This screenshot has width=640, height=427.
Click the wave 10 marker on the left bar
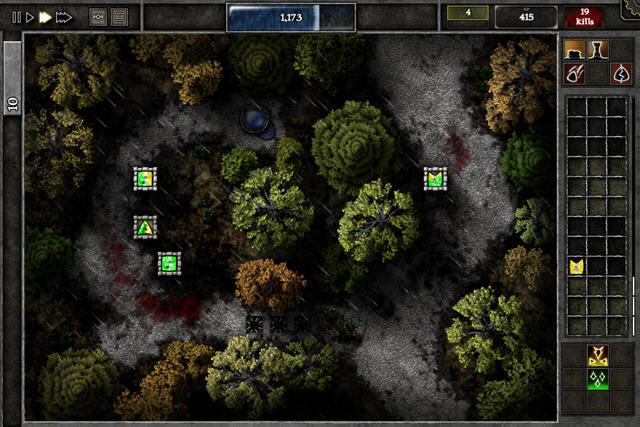tap(13, 104)
